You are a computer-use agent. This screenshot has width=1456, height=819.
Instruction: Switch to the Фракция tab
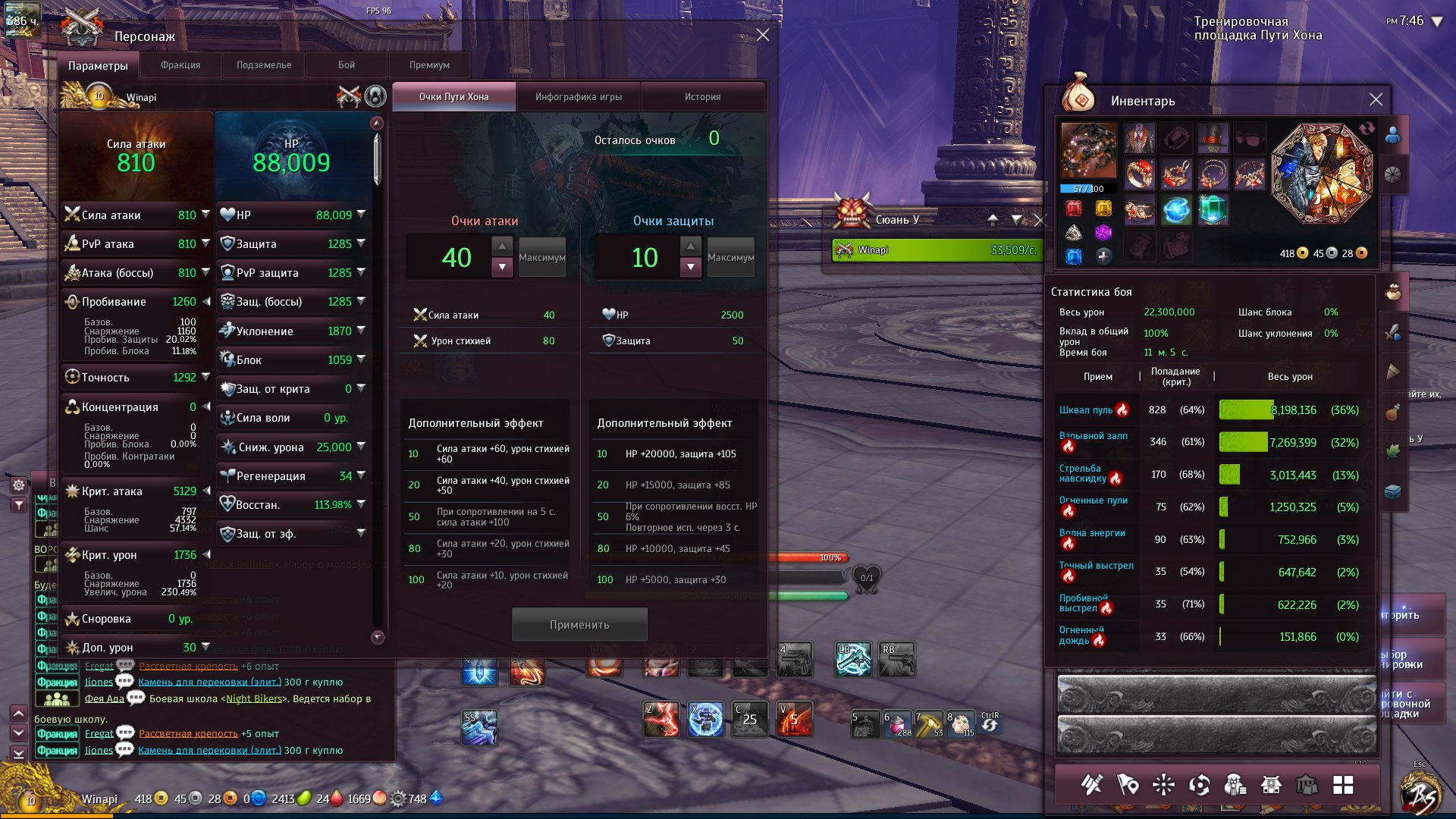click(x=180, y=65)
